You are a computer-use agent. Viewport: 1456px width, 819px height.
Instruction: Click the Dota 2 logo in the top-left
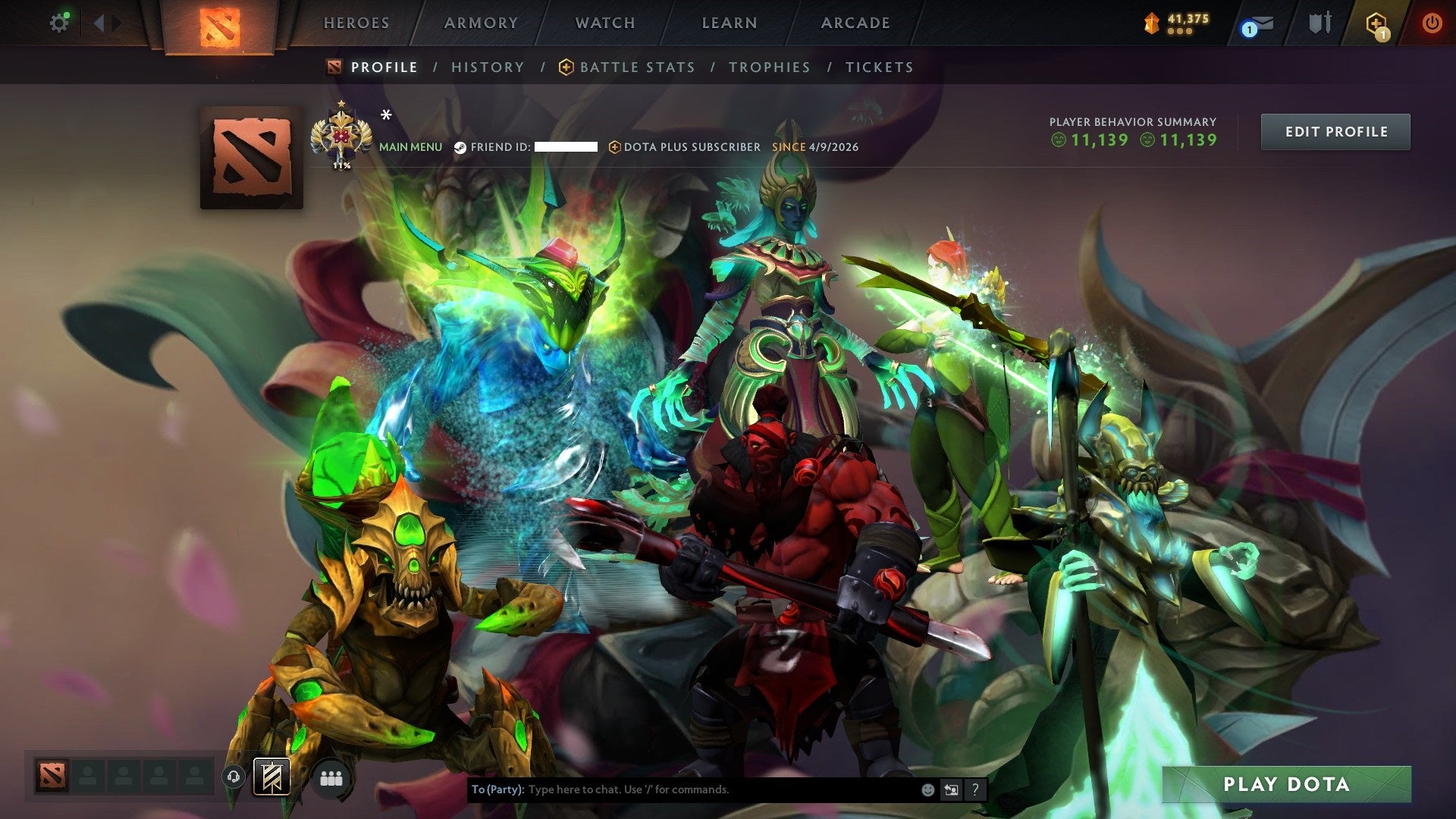click(x=221, y=25)
